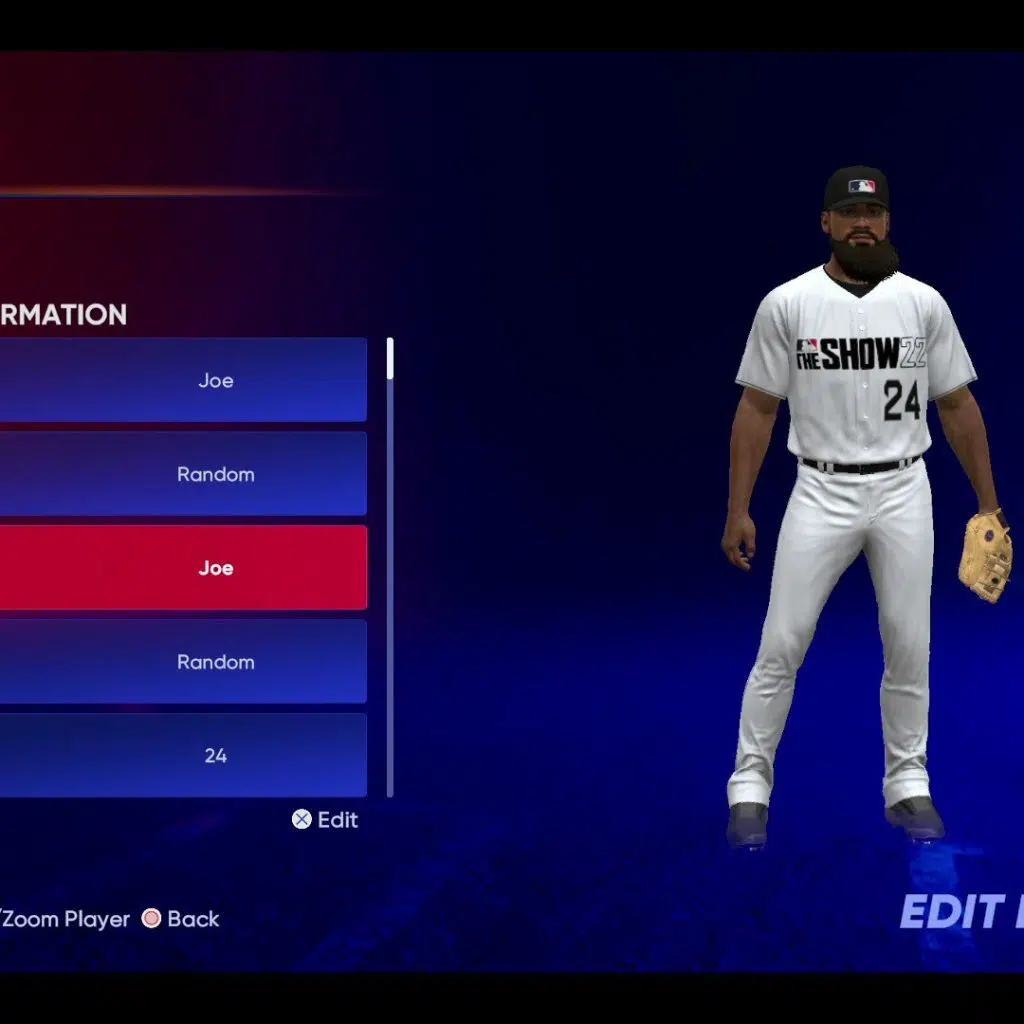Select the highlighted red Joe row
The image size is (1024, 1024).
point(183,568)
